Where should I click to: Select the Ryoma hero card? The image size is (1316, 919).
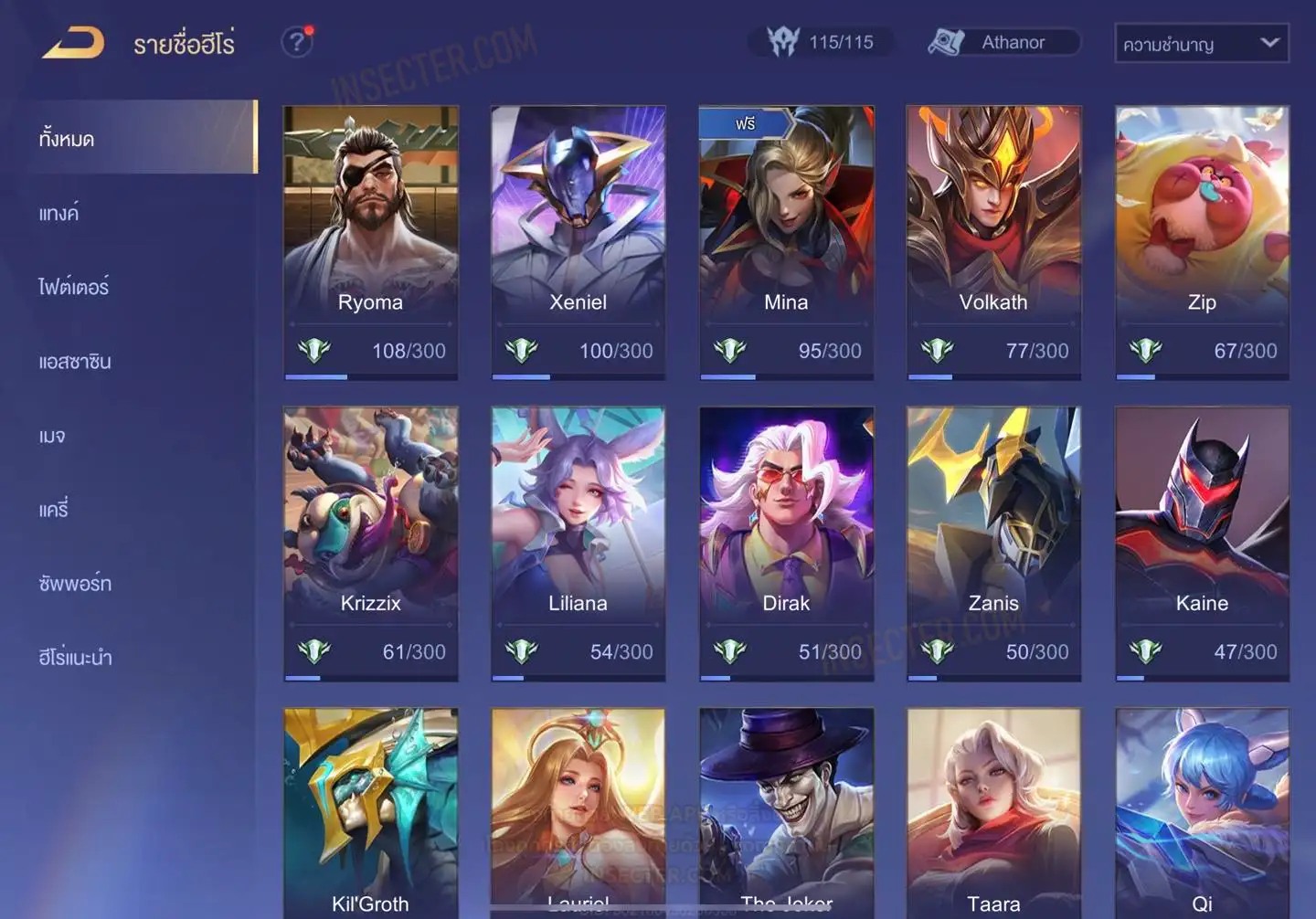(370, 242)
